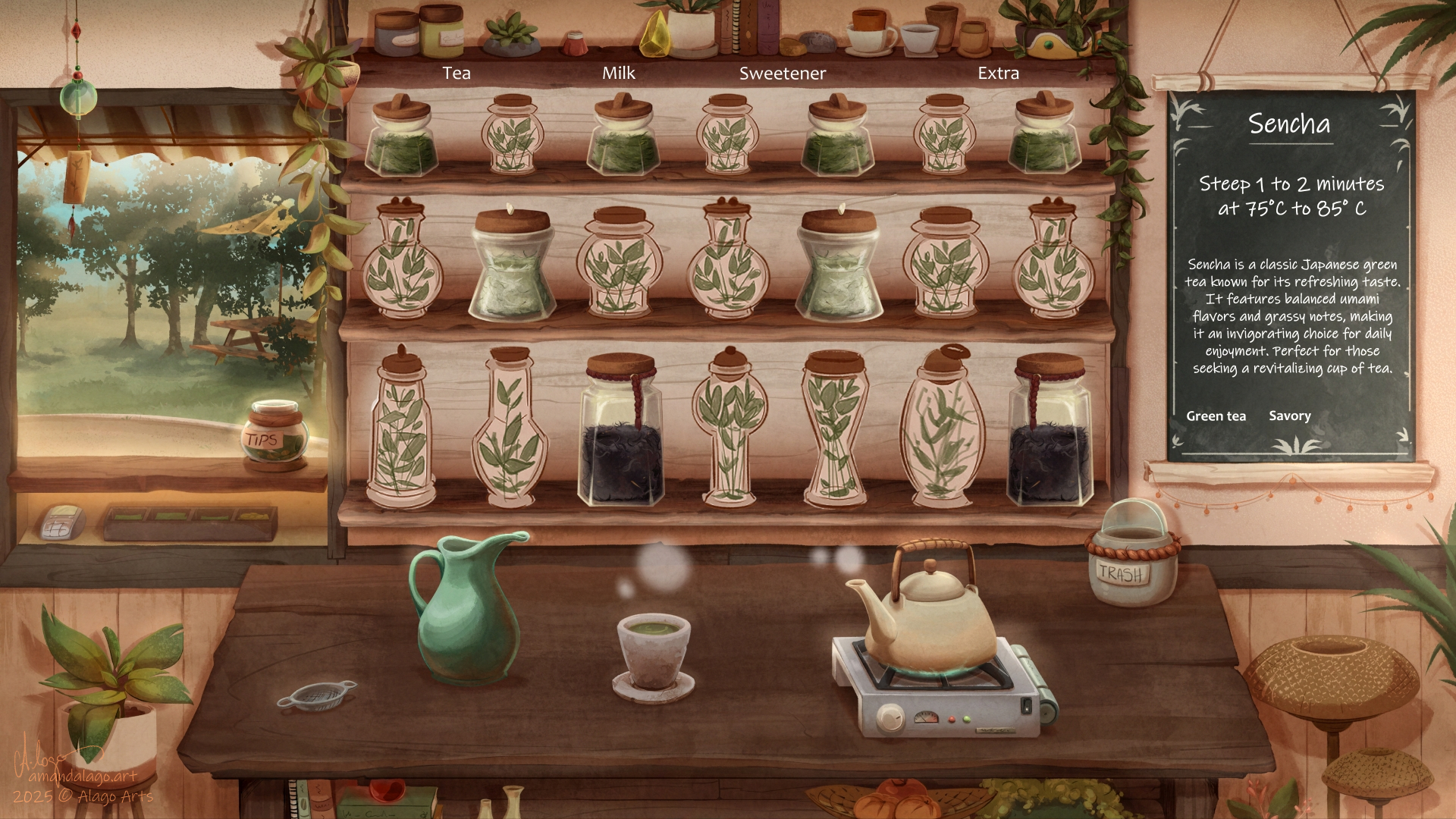Select the steaming cup of green tea

[653, 652]
